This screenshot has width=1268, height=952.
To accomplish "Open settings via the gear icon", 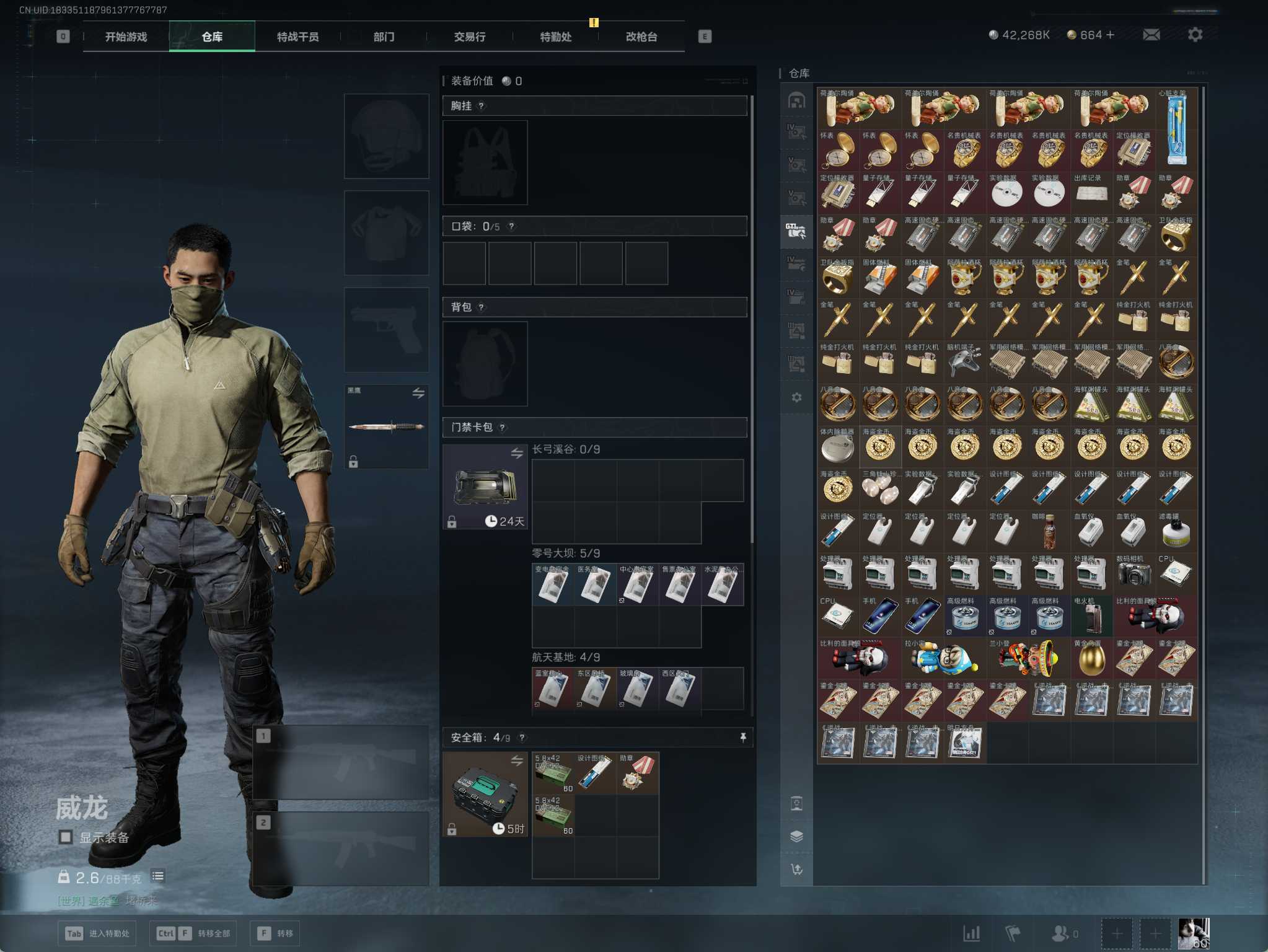I will (x=1195, y=35).
